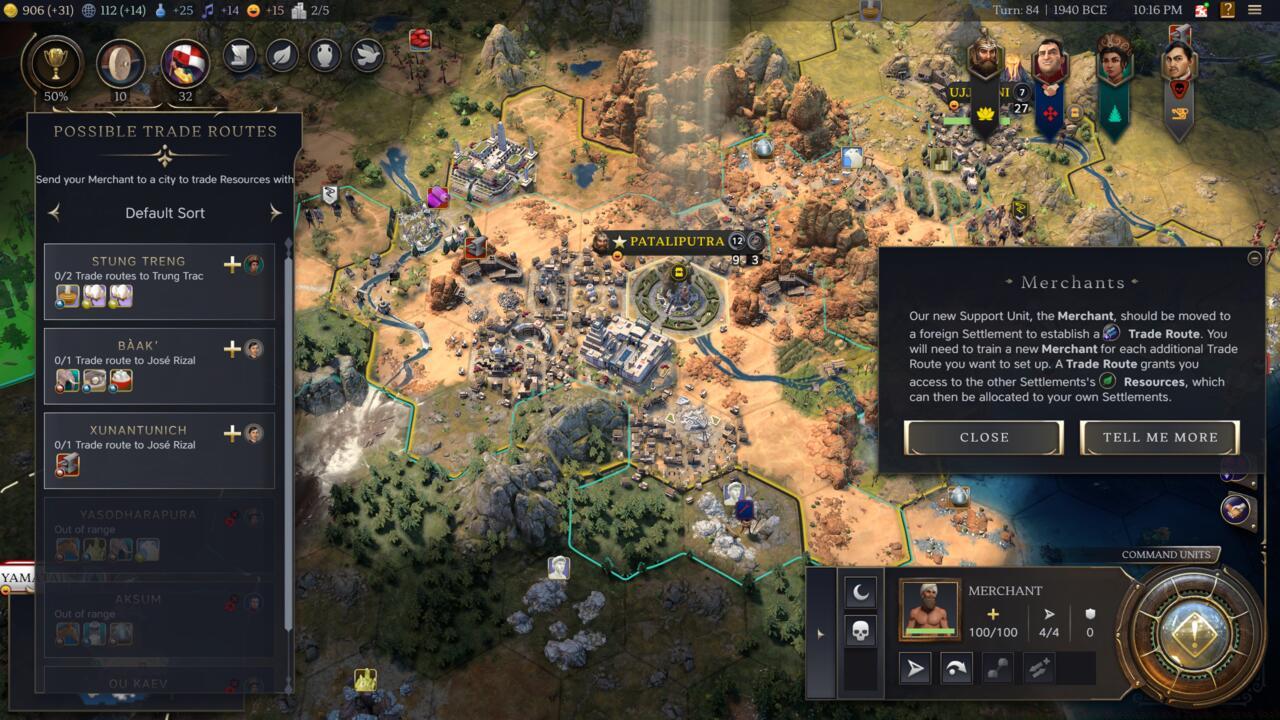The image size is (1280, 720).
Task: Delete the Merchant with skull button
Action: 860,631
